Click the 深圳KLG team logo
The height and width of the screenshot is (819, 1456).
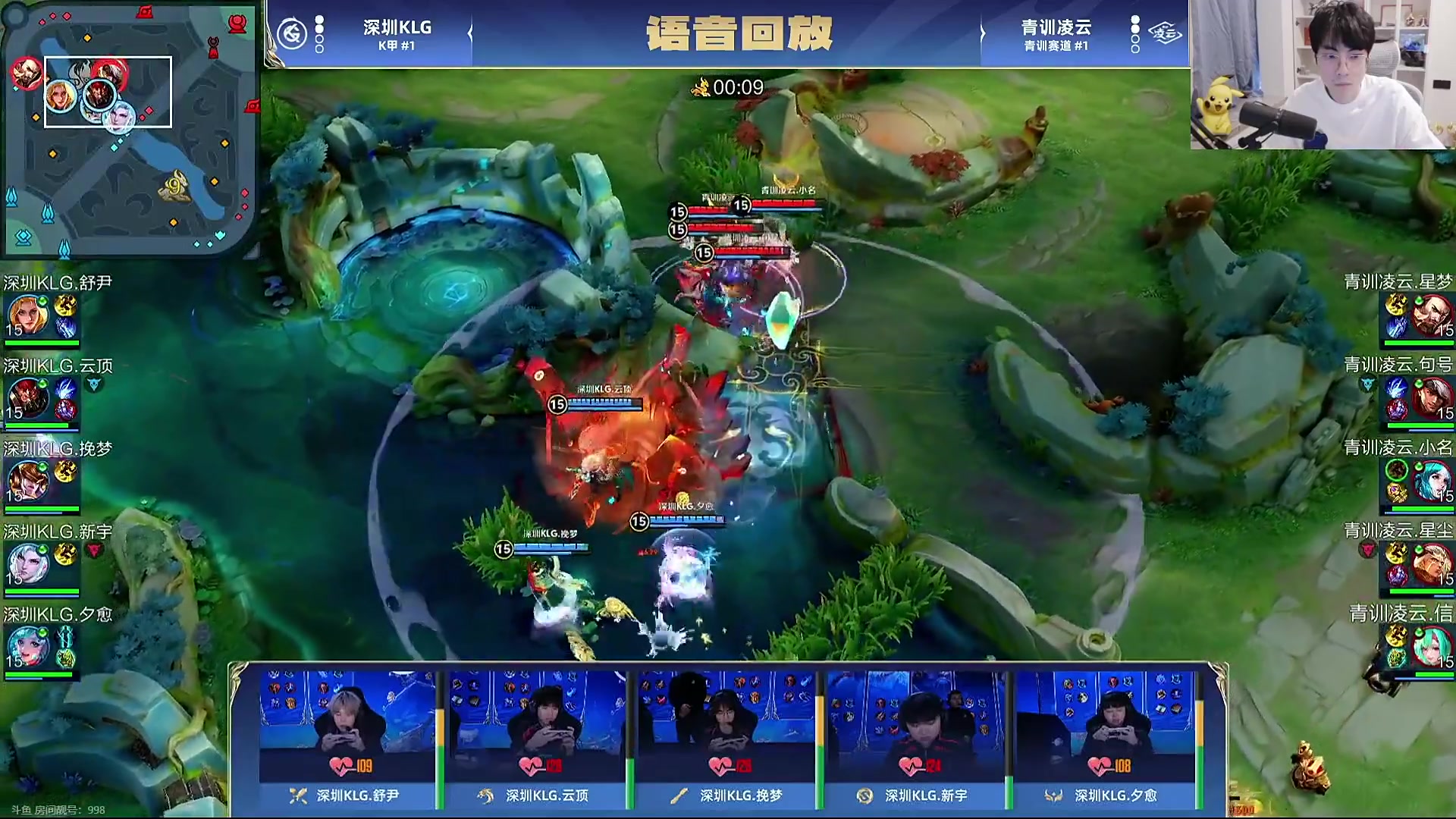292,34
